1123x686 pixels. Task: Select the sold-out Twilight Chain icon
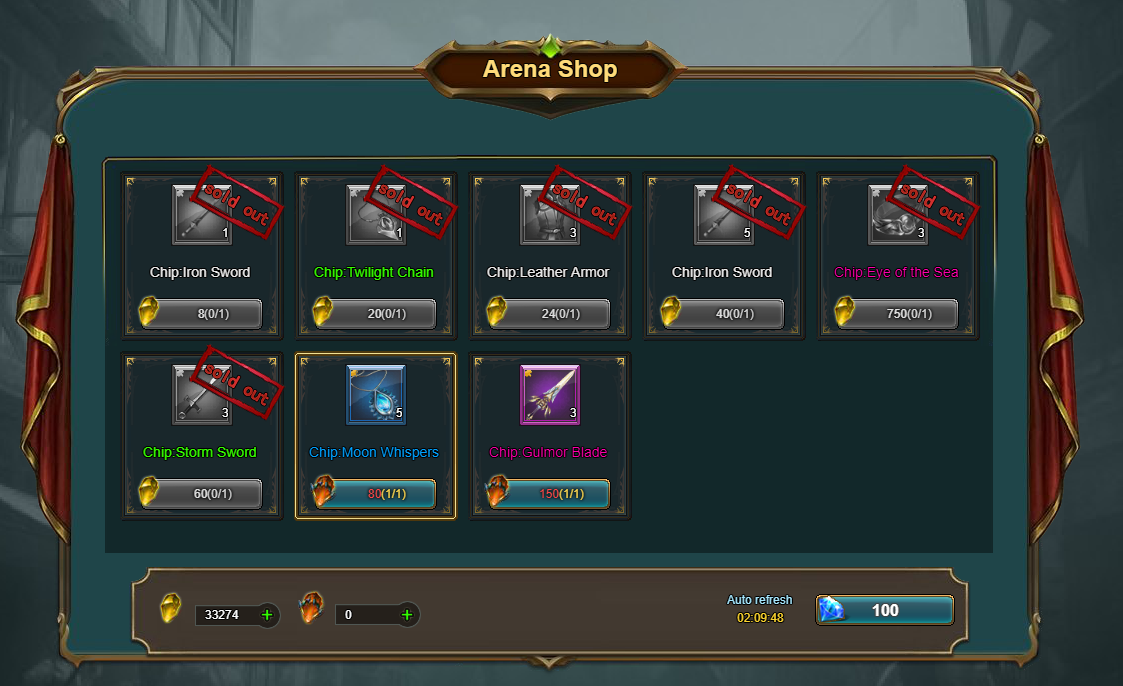[x=376, y=214]
